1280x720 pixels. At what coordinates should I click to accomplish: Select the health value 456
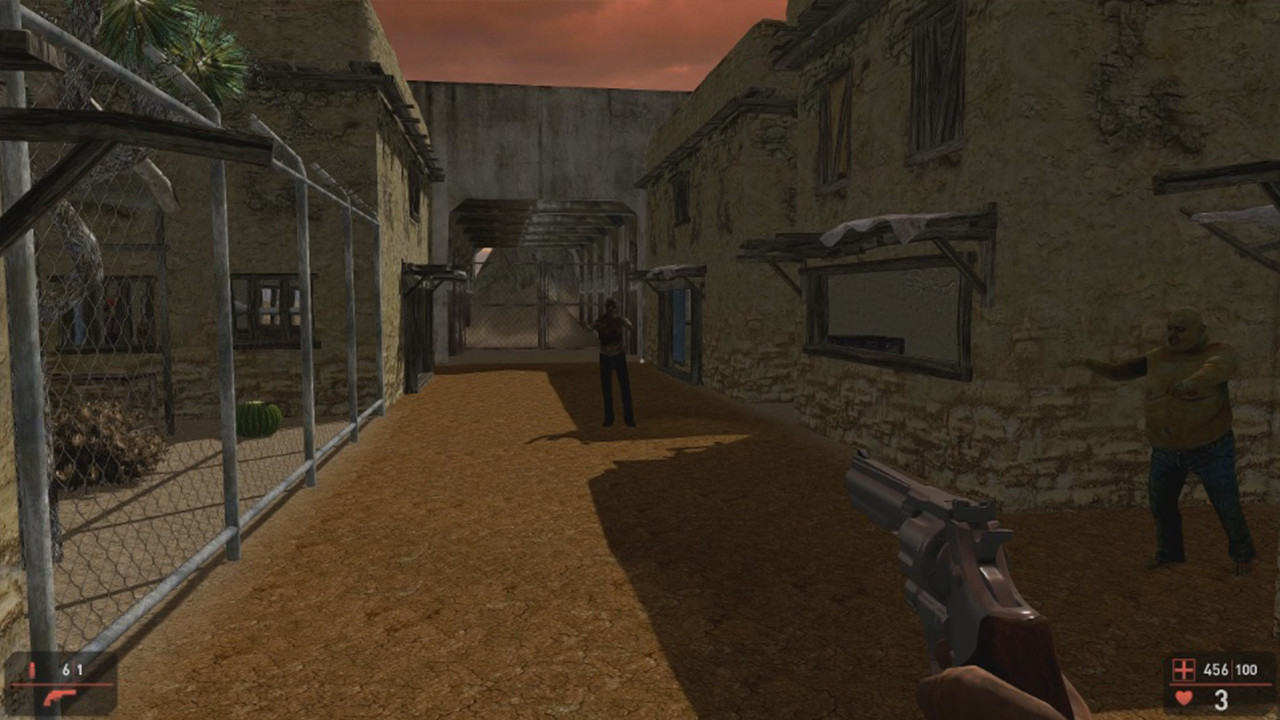tap(1215, 669)
